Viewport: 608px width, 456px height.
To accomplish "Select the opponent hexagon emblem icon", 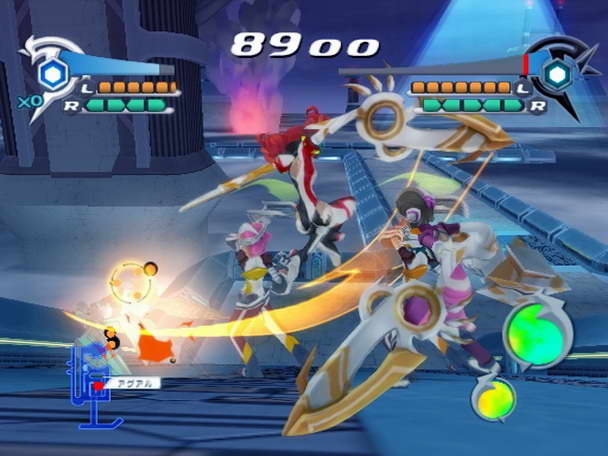I will click(x=557, y=72).
